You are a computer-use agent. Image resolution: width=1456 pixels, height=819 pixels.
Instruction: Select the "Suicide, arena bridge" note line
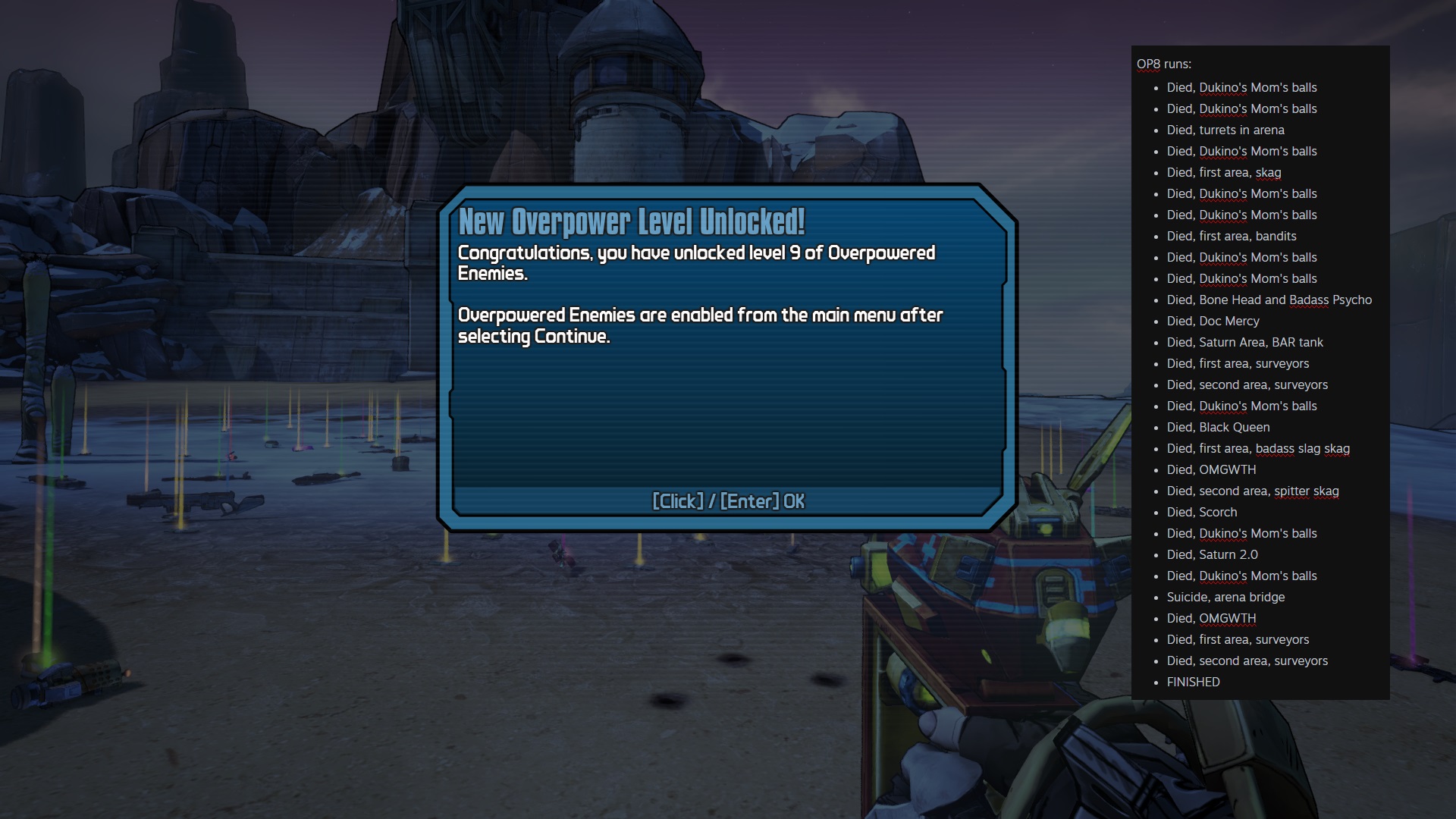[x=1225, y=597]
